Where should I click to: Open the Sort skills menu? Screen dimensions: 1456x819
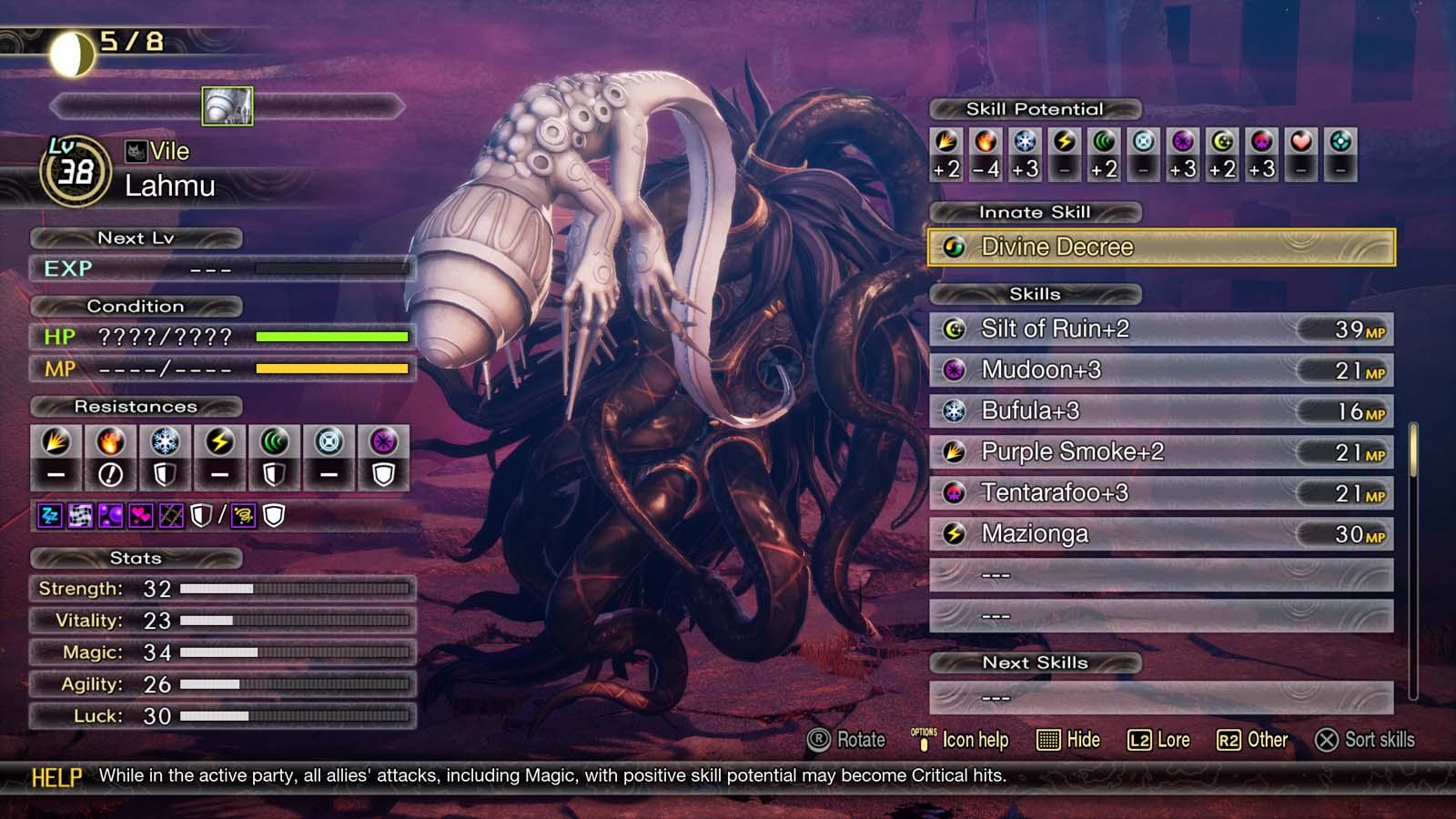pyautogui.click(x=1363, y=740)
